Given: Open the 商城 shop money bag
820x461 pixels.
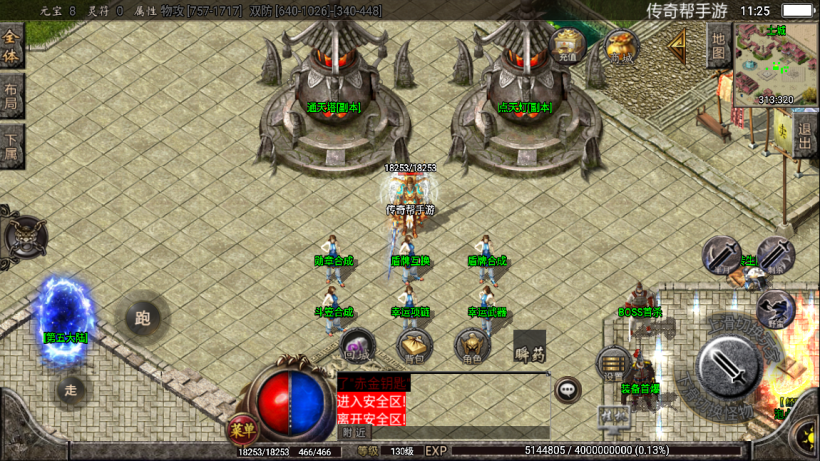Looking at the screenshot, I should click(621, 47).
